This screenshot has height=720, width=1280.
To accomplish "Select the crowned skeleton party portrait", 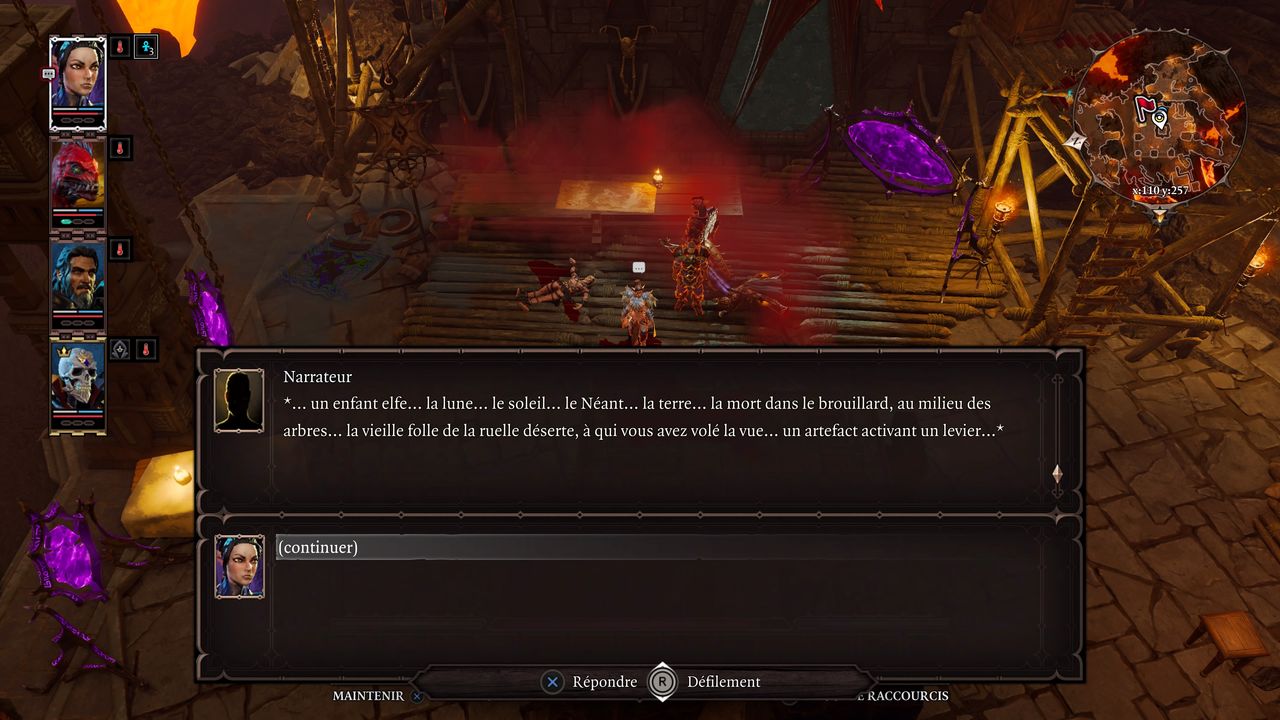I will point(78,382).
